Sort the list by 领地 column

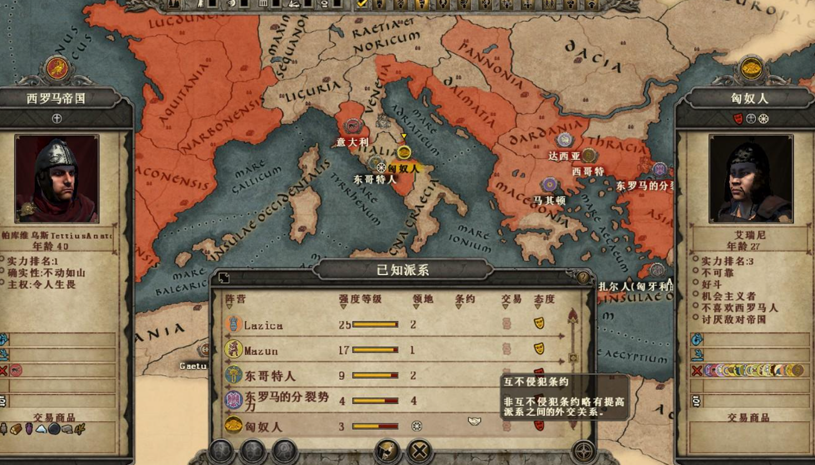(423, 299)
